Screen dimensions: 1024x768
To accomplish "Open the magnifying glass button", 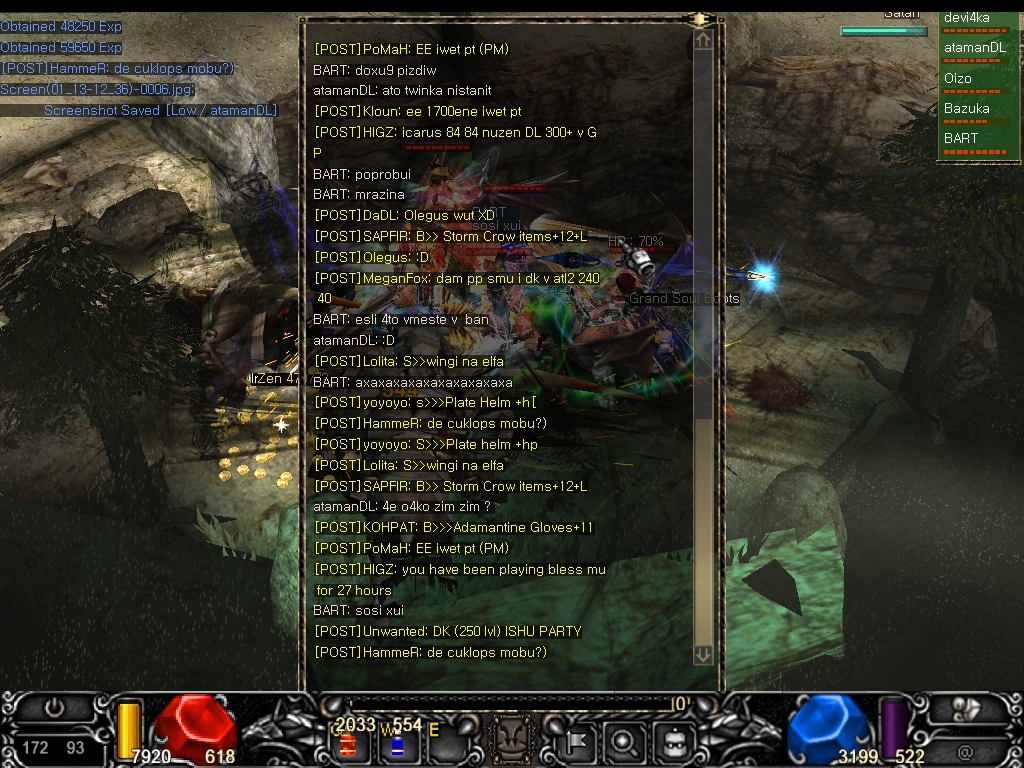I will click(624, 742).
